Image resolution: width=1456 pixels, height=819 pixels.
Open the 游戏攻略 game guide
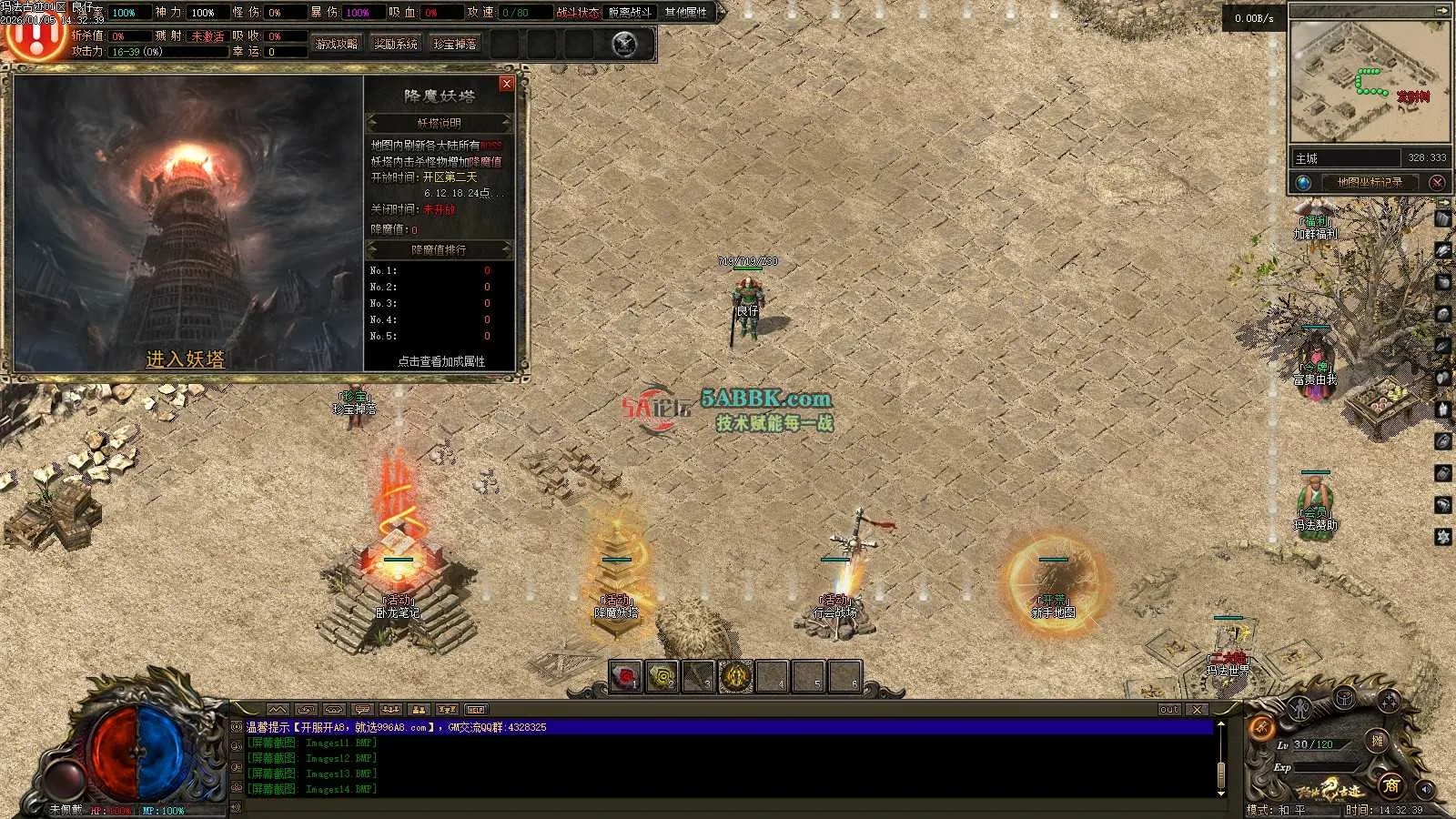[337, 44]
